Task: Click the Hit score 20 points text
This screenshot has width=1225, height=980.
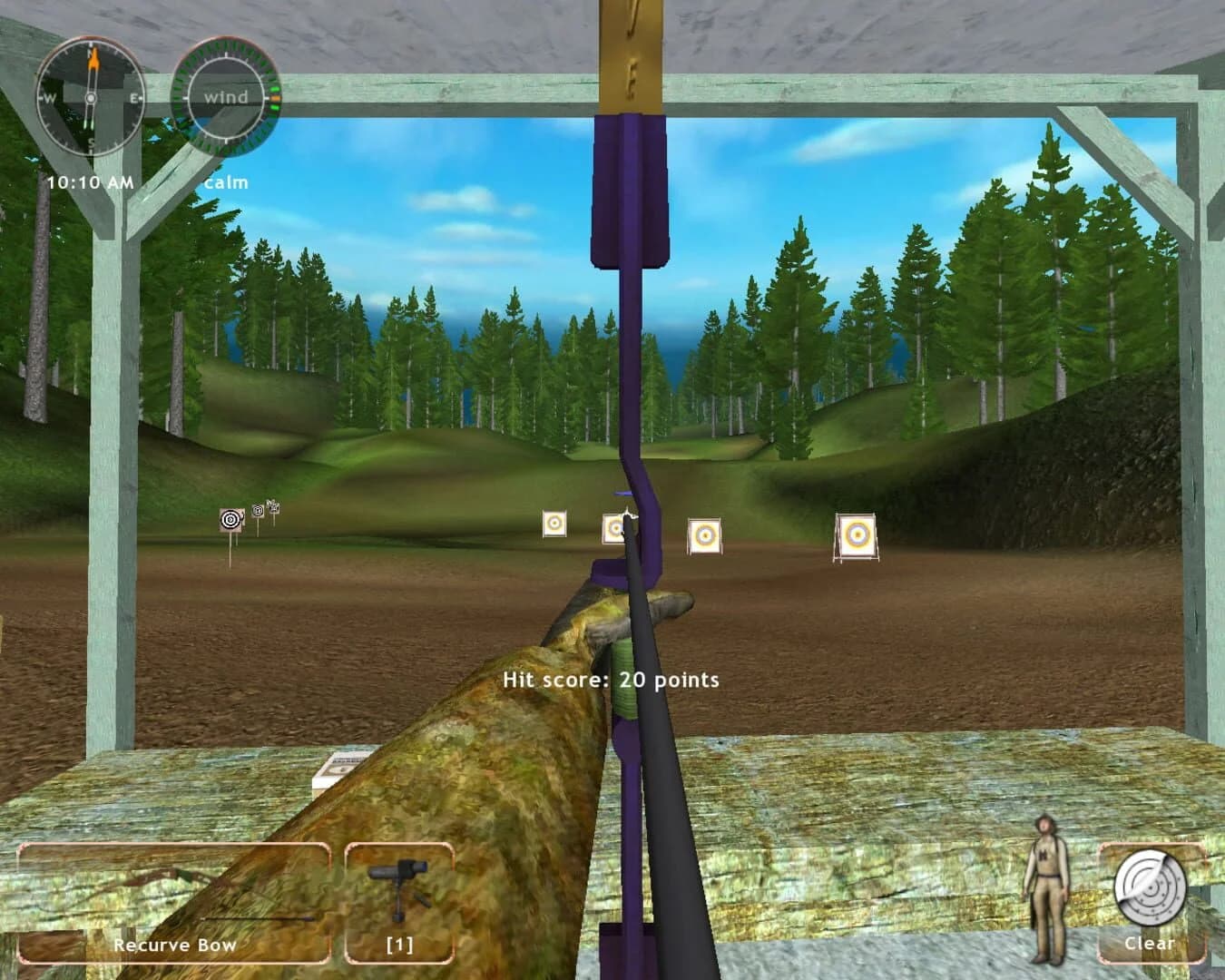Action: pos(613,679)
